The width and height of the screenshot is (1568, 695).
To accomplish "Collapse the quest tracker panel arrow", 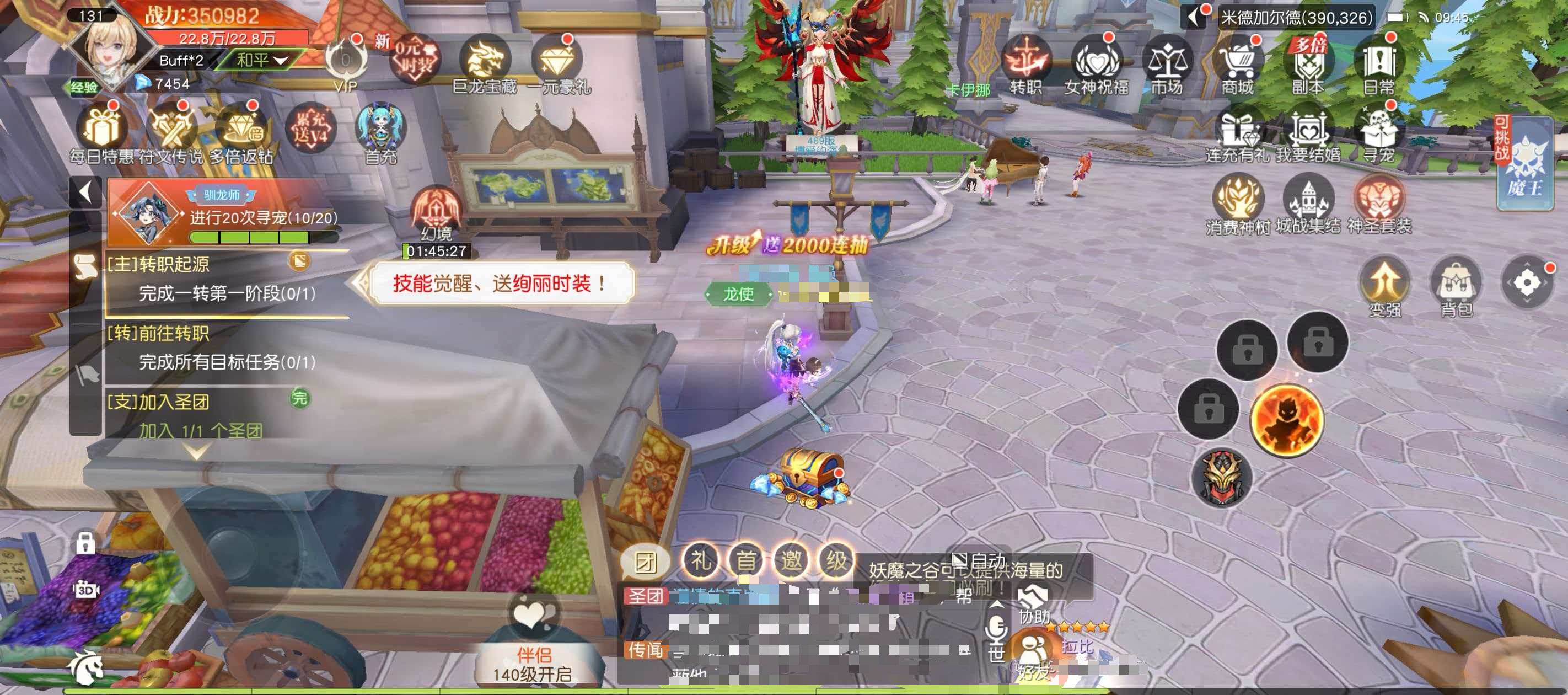I will [85, 193].
